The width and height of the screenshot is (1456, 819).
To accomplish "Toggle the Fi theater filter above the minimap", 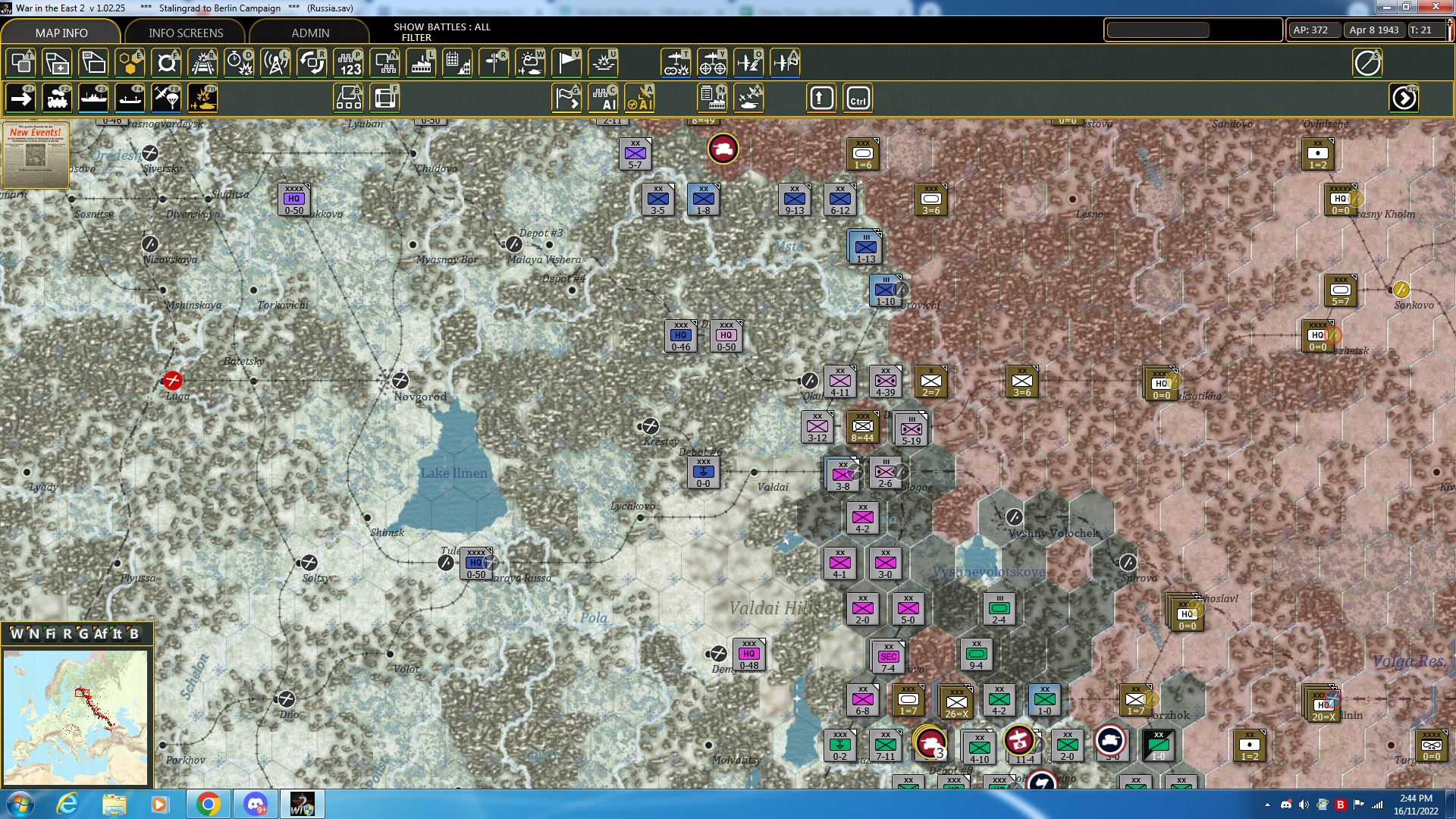I will tap(49, 634).
